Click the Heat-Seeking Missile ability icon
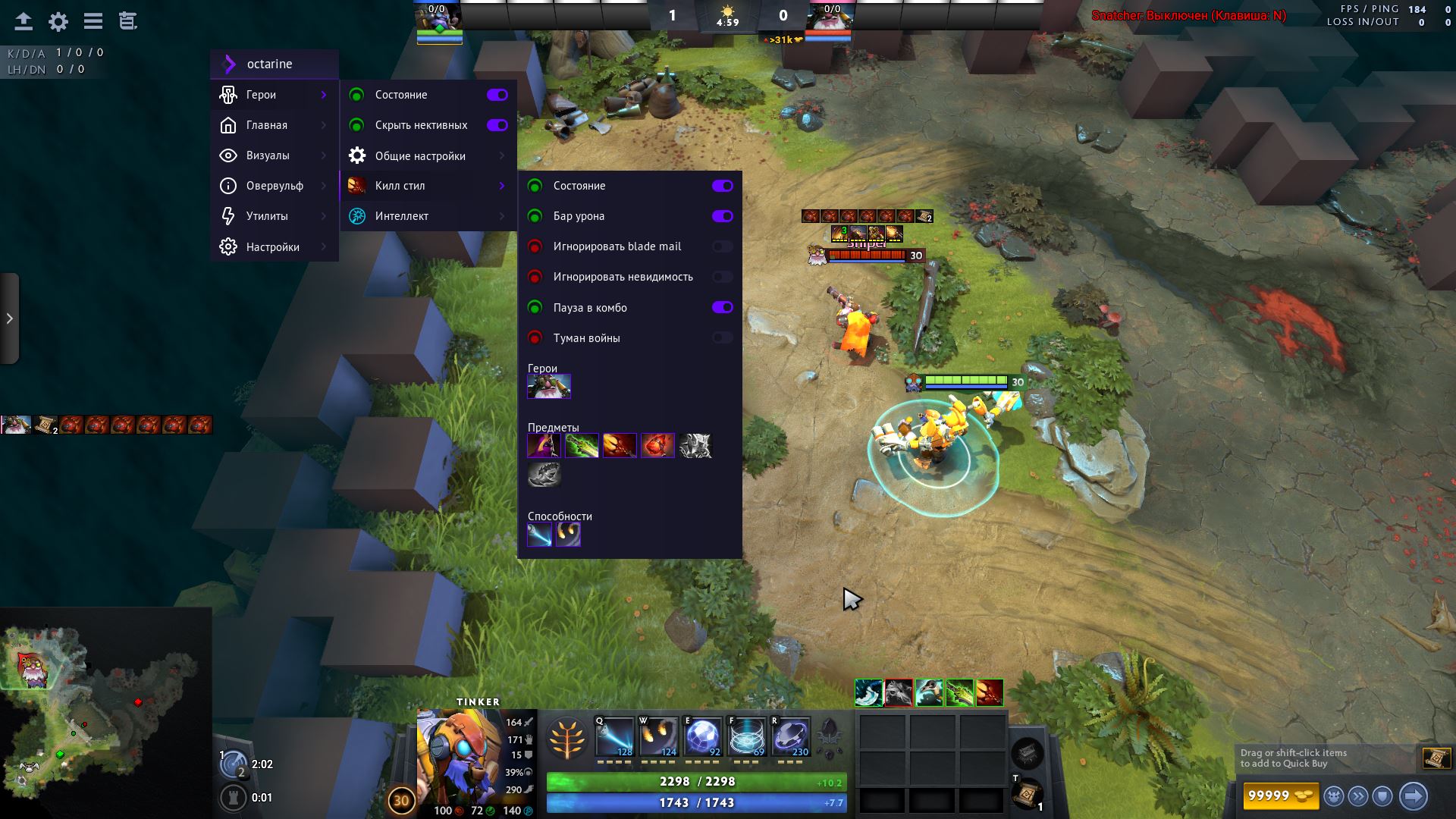The width and height of the screenshot is (1456, 819). click(x=657, y=736)
